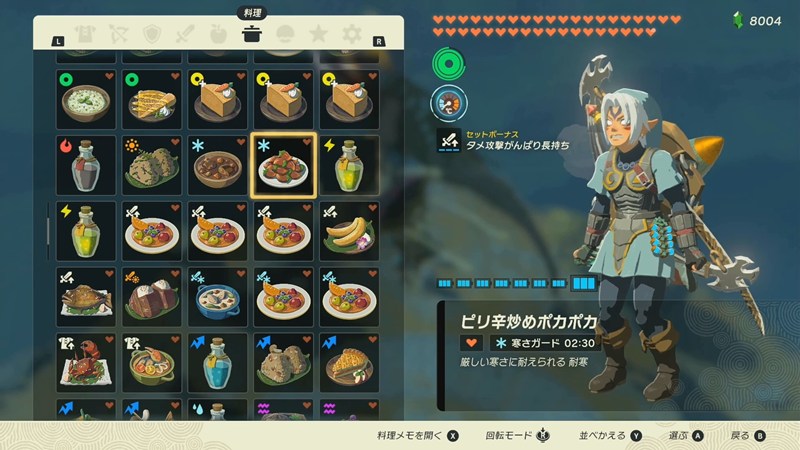
Task: Select the grilled whole fish dish
Action: [85, 297]
